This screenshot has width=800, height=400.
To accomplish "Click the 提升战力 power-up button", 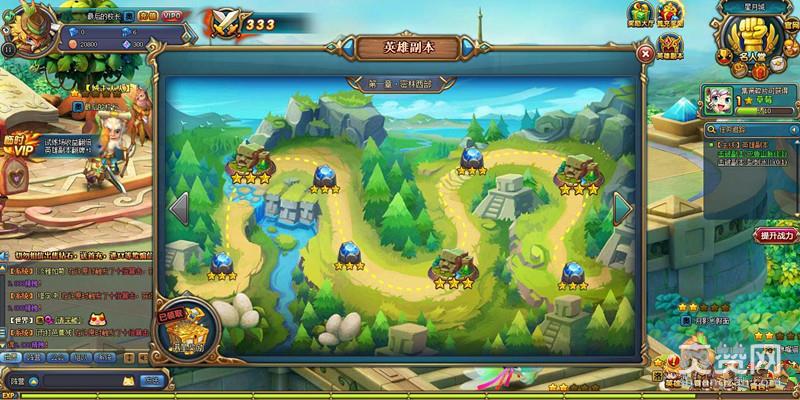I will point(776,236).
